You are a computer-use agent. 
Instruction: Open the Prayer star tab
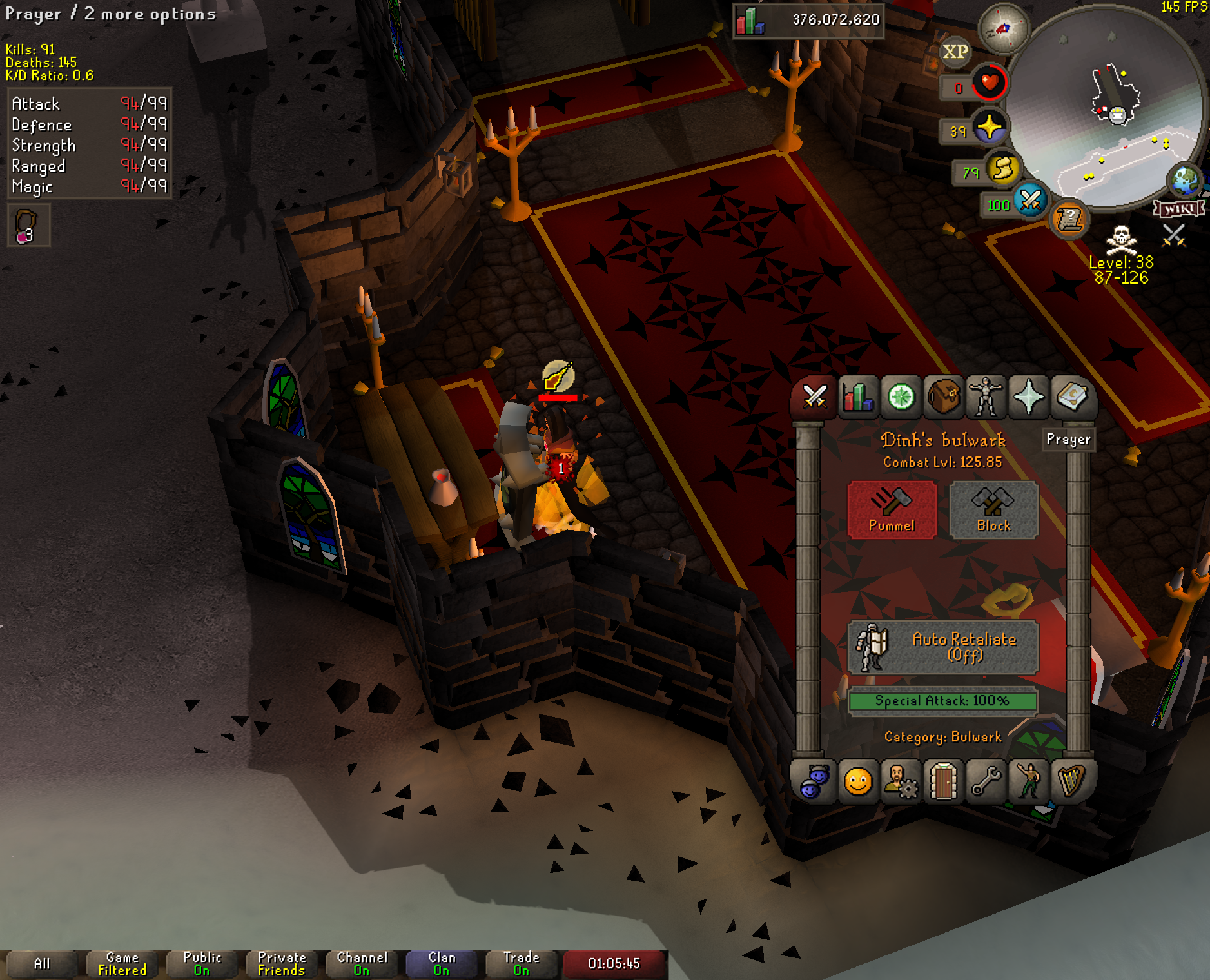point(1029,397)
